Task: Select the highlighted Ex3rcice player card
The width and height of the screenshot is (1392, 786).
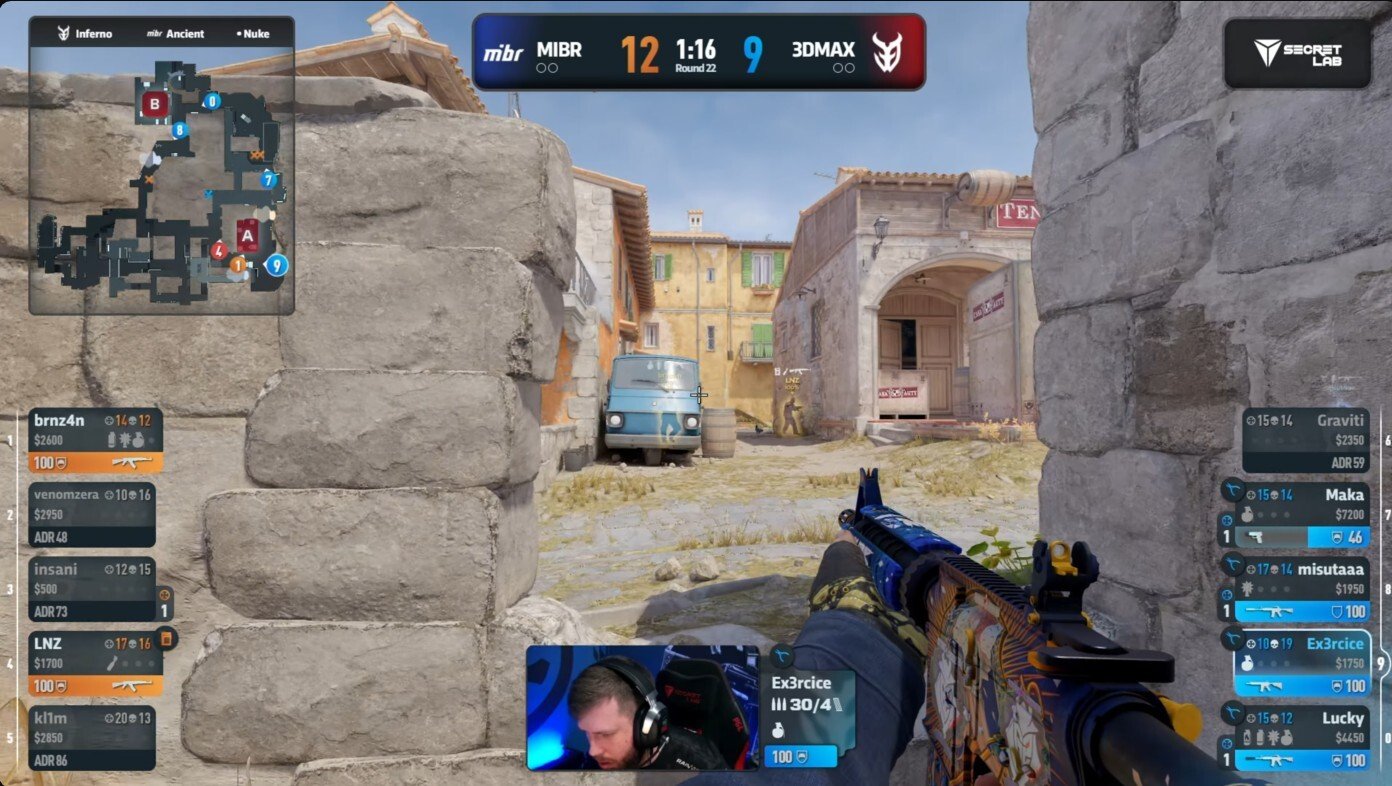Action: click(1304, 663)
